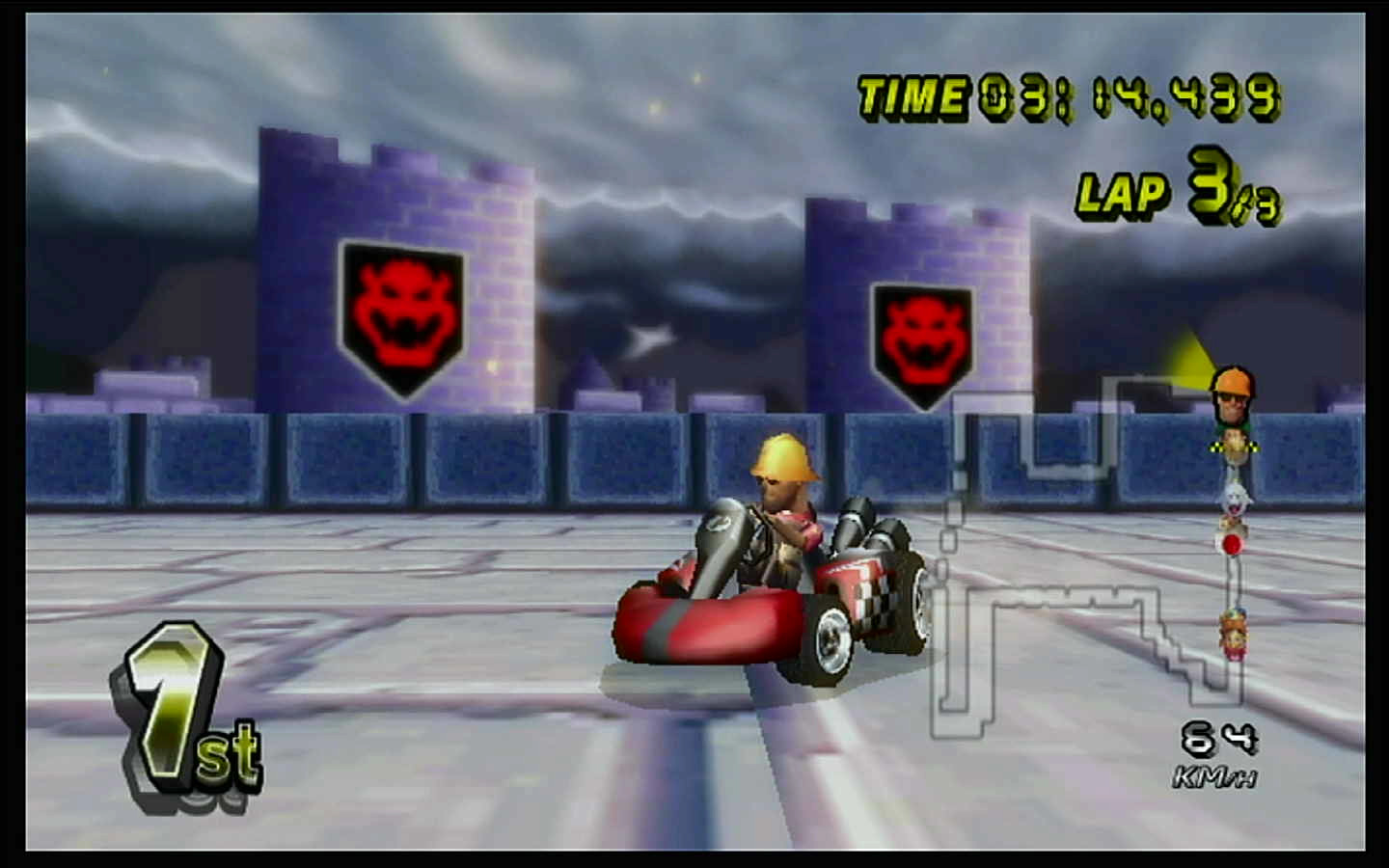The width and height of the screenshot is (1389, 868).
Task: Click the Toad icon in the racer column
Action: click(x=1231, y=523)
